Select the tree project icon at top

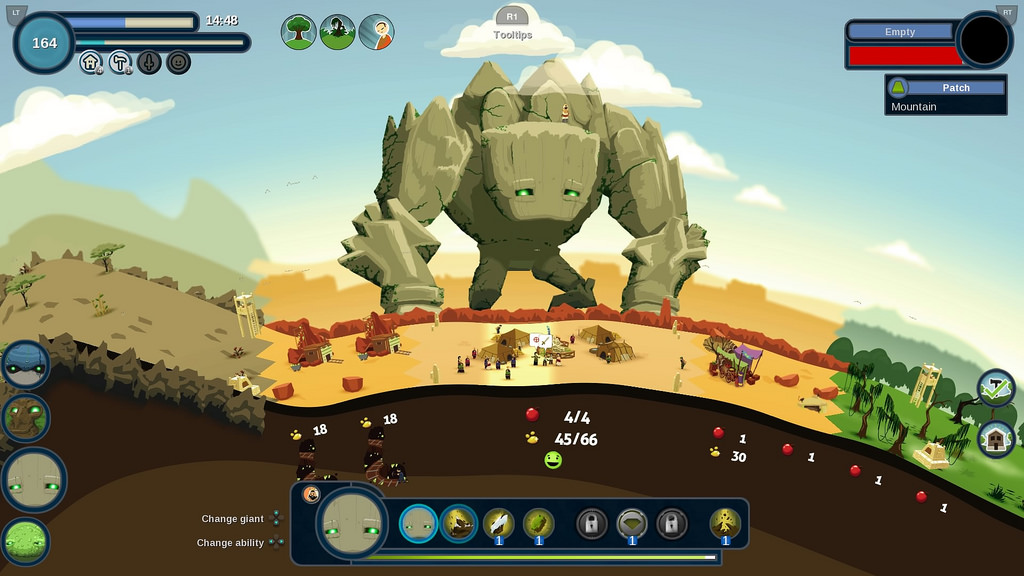298,32
